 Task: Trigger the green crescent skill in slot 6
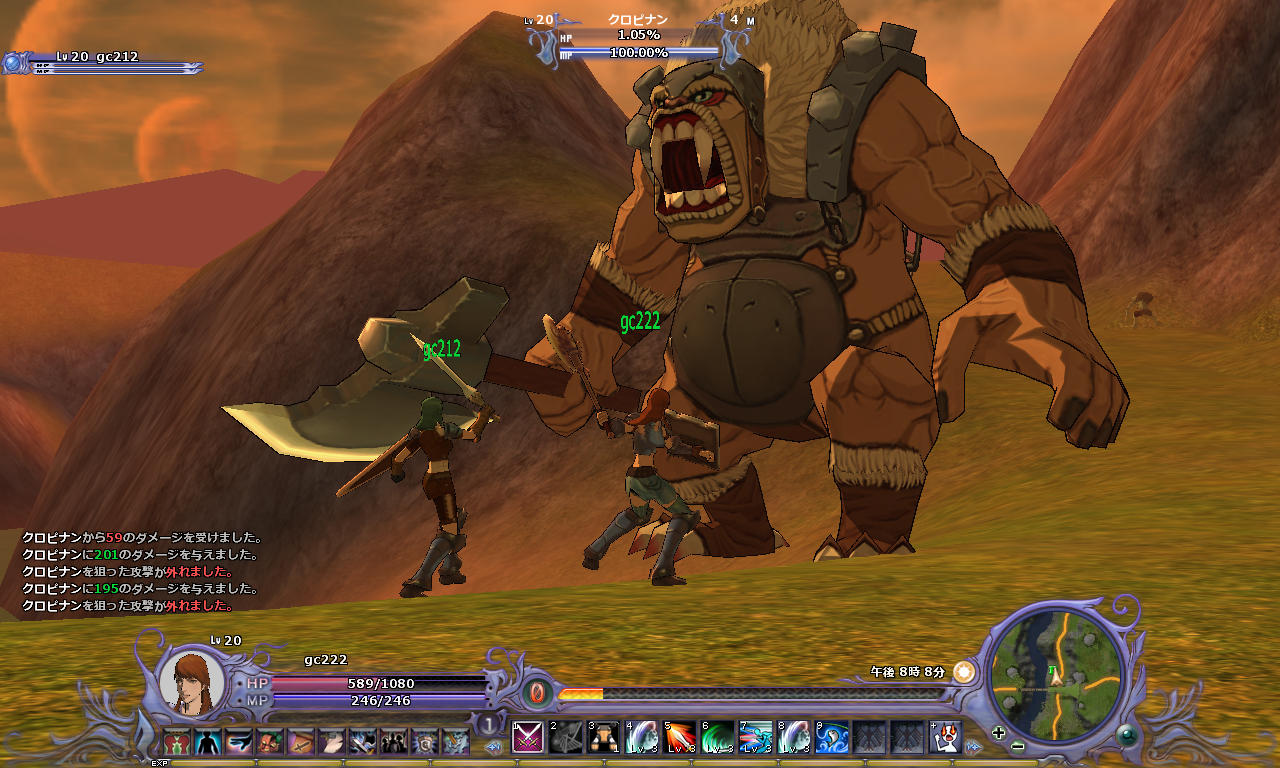(x=717, y=737)
